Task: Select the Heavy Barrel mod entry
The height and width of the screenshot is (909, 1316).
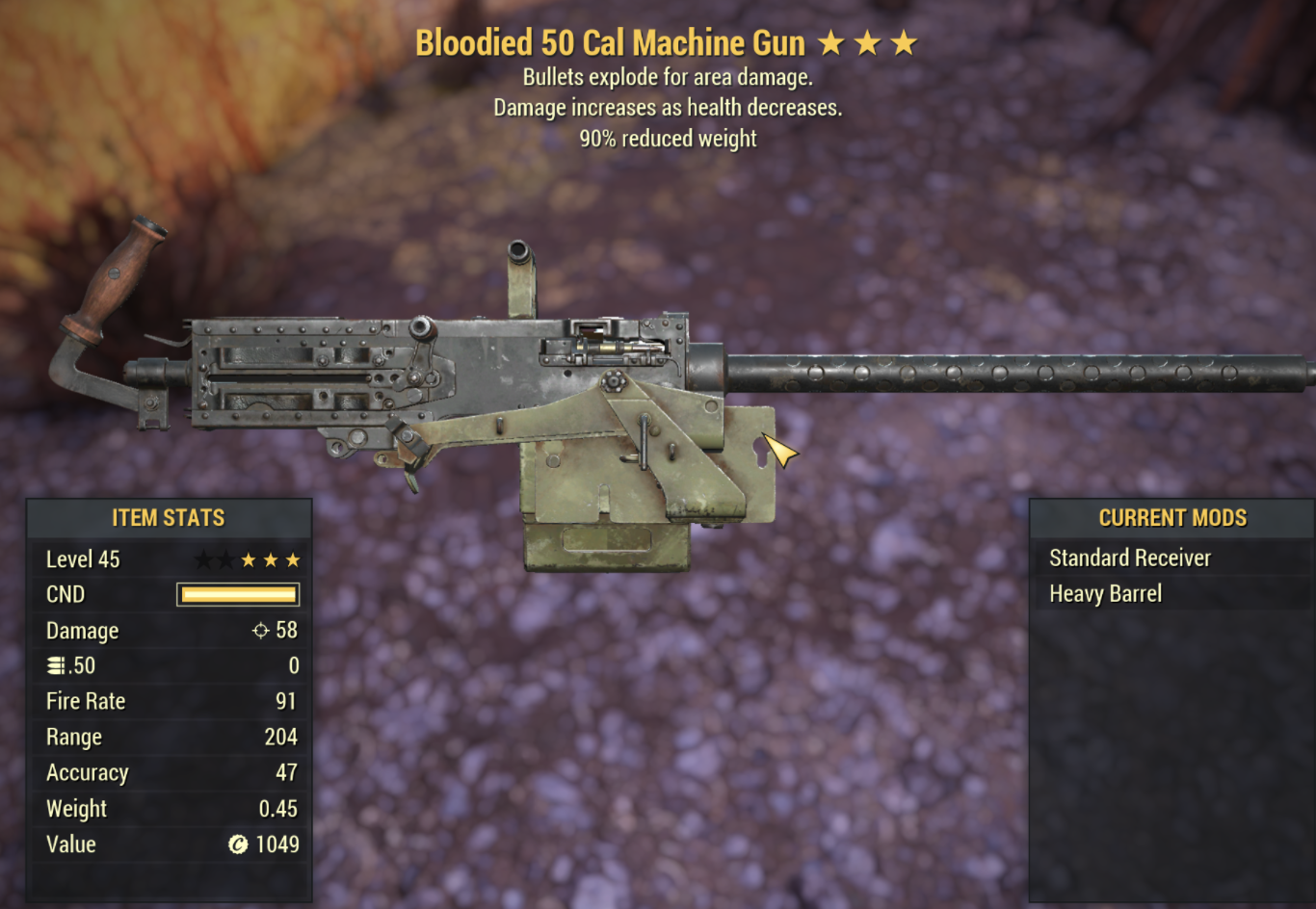Action: click(1105, 593)
